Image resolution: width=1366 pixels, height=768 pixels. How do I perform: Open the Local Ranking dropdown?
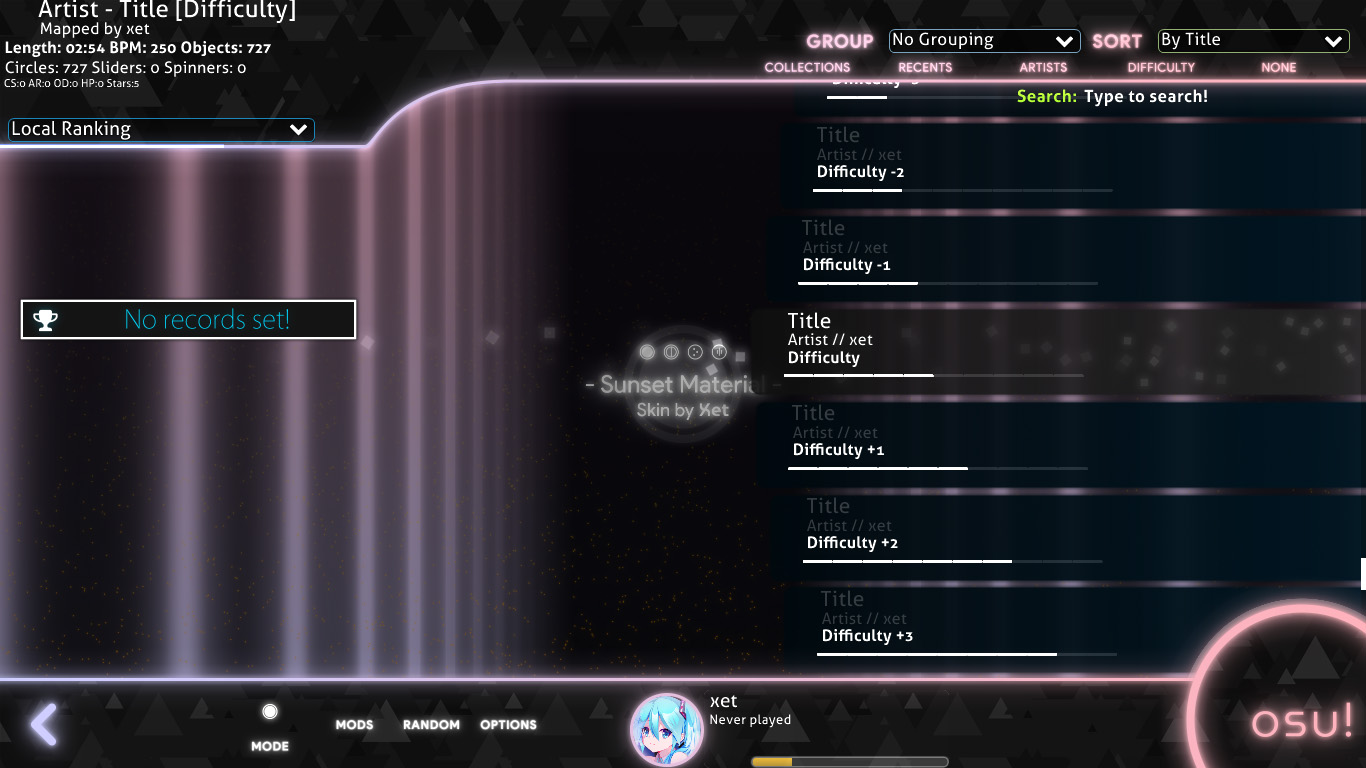(x=160, y=129)
